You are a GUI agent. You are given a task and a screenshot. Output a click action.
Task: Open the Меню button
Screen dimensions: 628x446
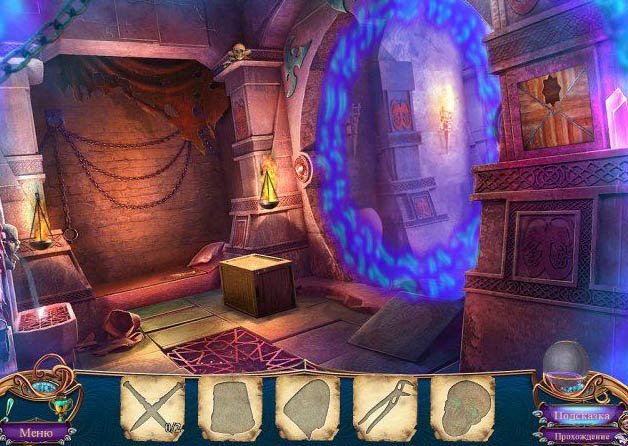[x=36, y=433]
